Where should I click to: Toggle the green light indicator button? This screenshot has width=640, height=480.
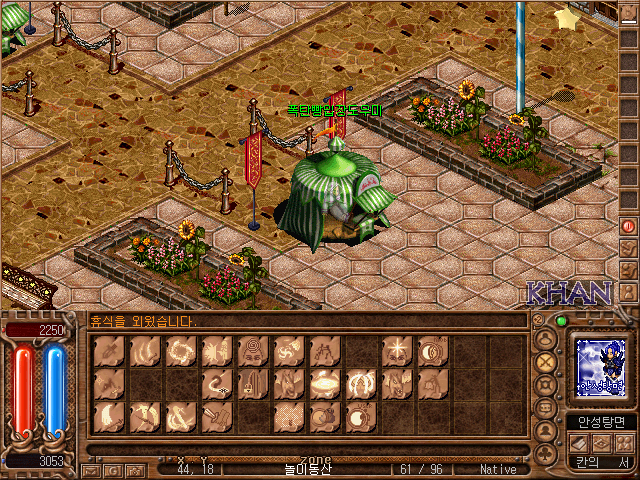point(561,321)
